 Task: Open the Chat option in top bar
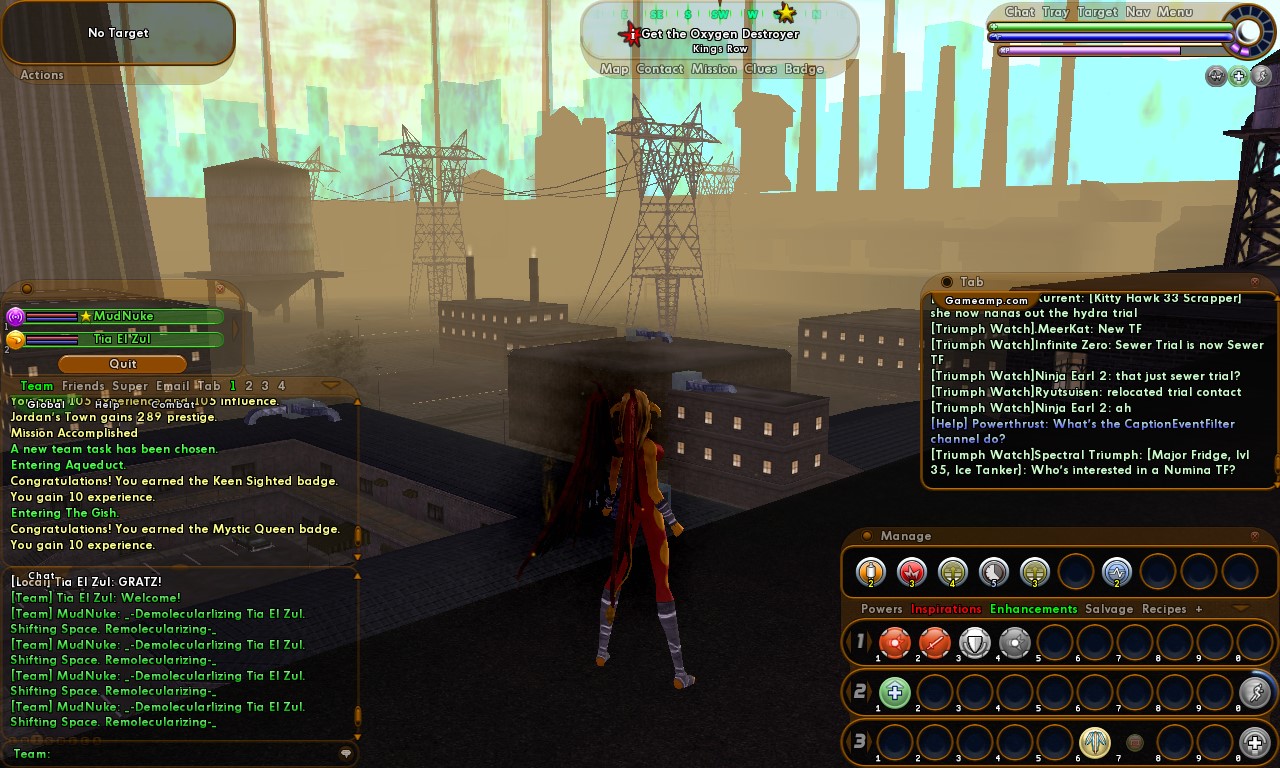1020,13
